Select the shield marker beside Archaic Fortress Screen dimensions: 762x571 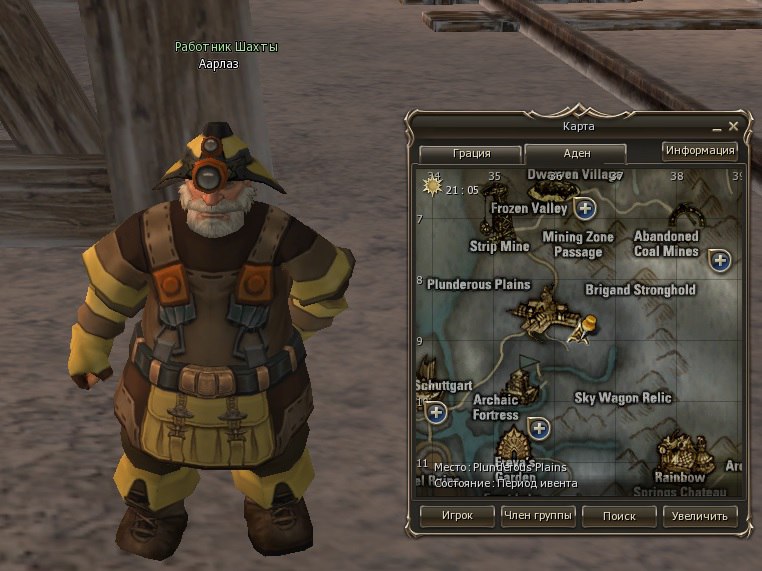(539, 429)
